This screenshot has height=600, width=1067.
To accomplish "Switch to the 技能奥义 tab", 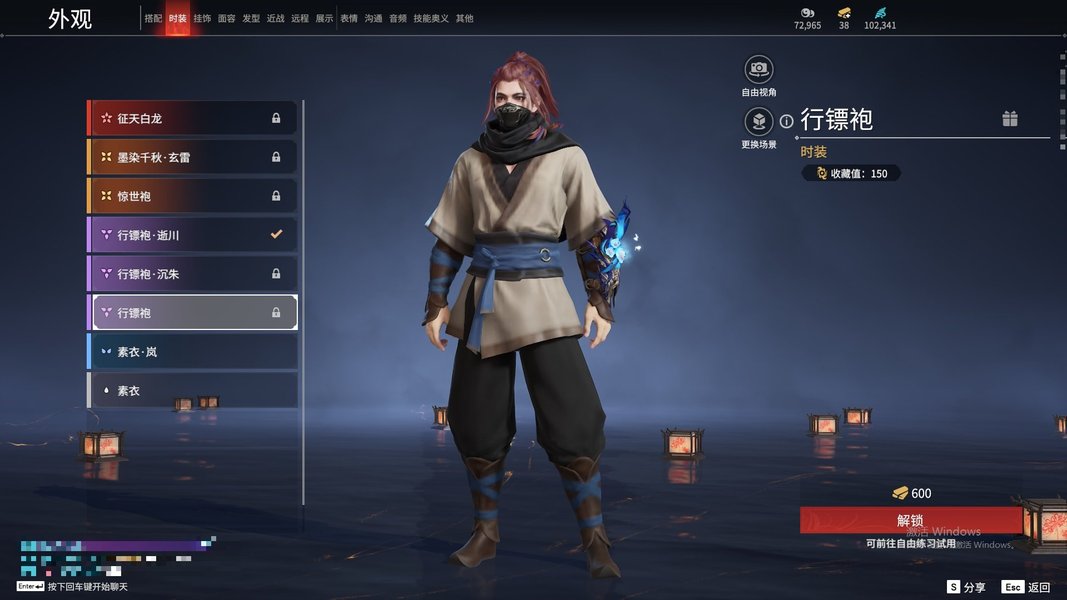I will click(x=431, y=19).
